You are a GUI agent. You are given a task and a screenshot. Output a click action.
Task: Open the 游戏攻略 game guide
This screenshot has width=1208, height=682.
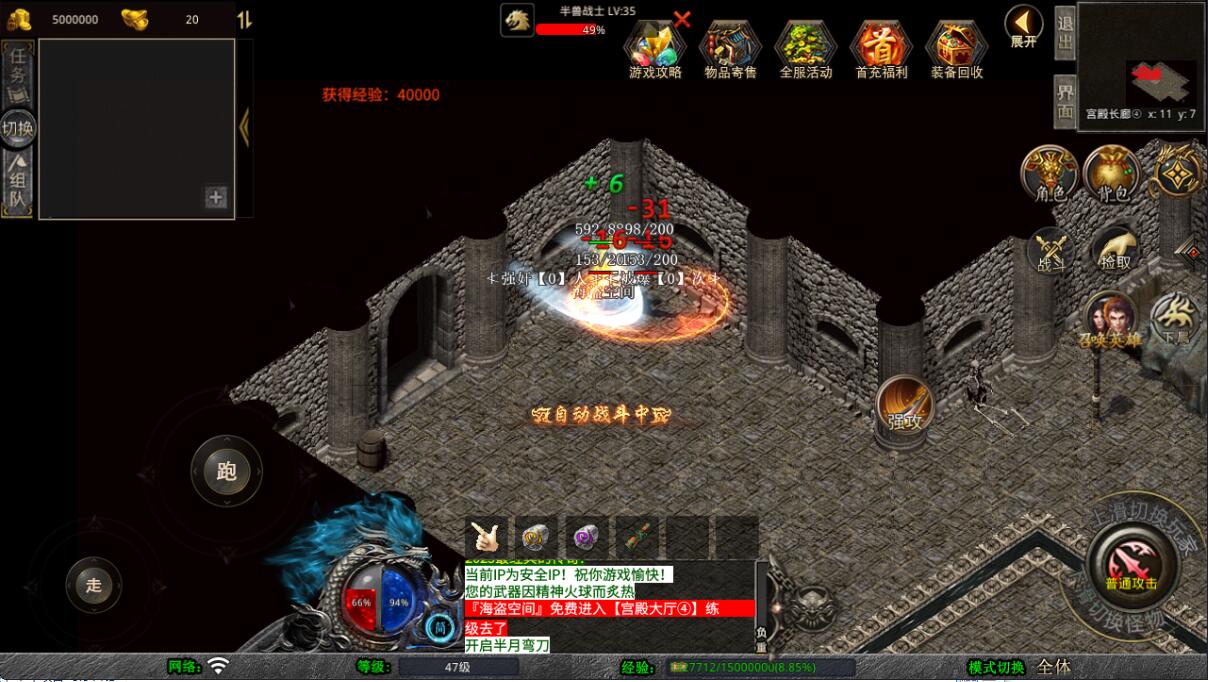click(x=654, y=48)
